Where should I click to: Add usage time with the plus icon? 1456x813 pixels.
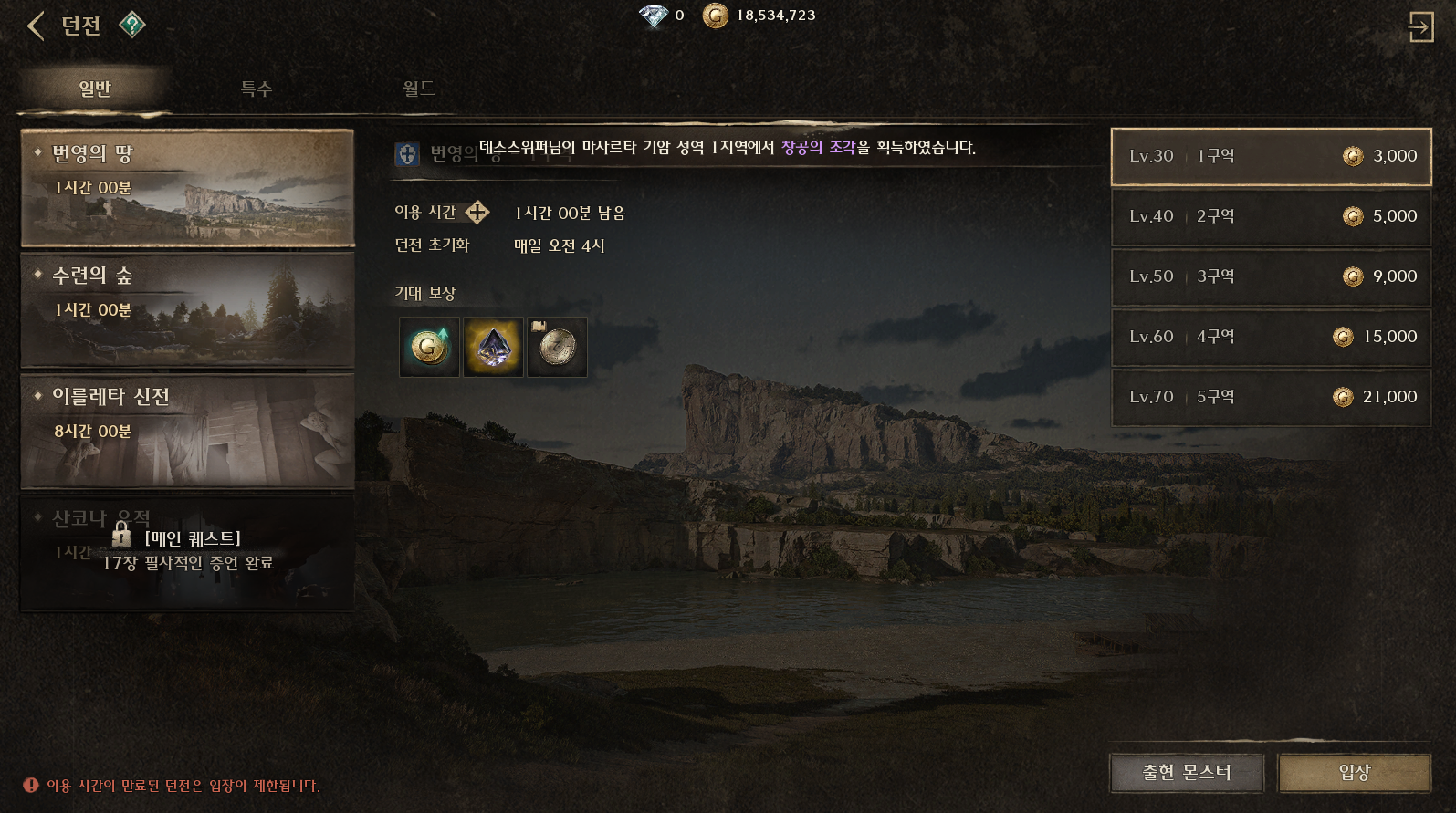click(477, 213)
